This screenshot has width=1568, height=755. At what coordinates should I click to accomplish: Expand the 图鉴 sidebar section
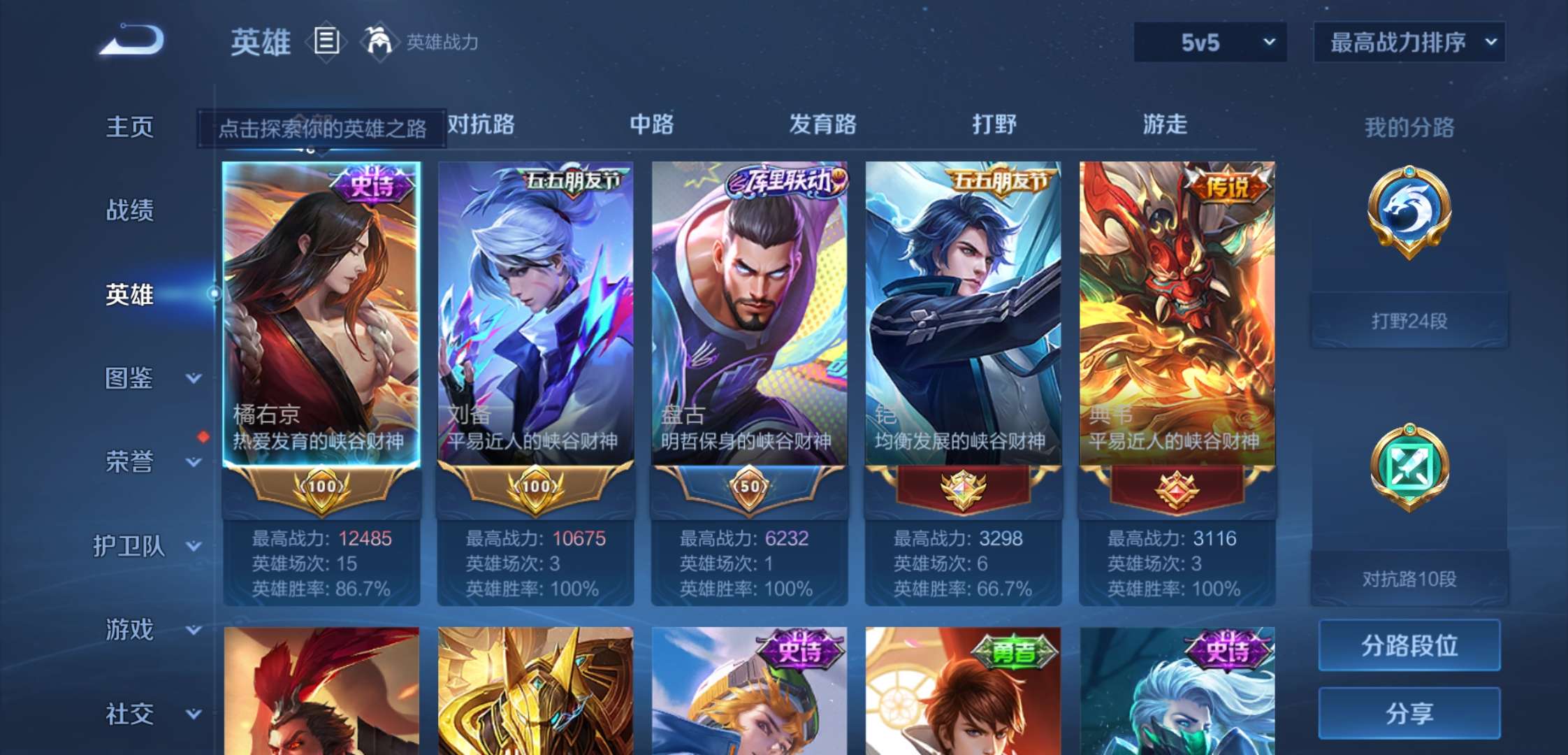(138, 377)
